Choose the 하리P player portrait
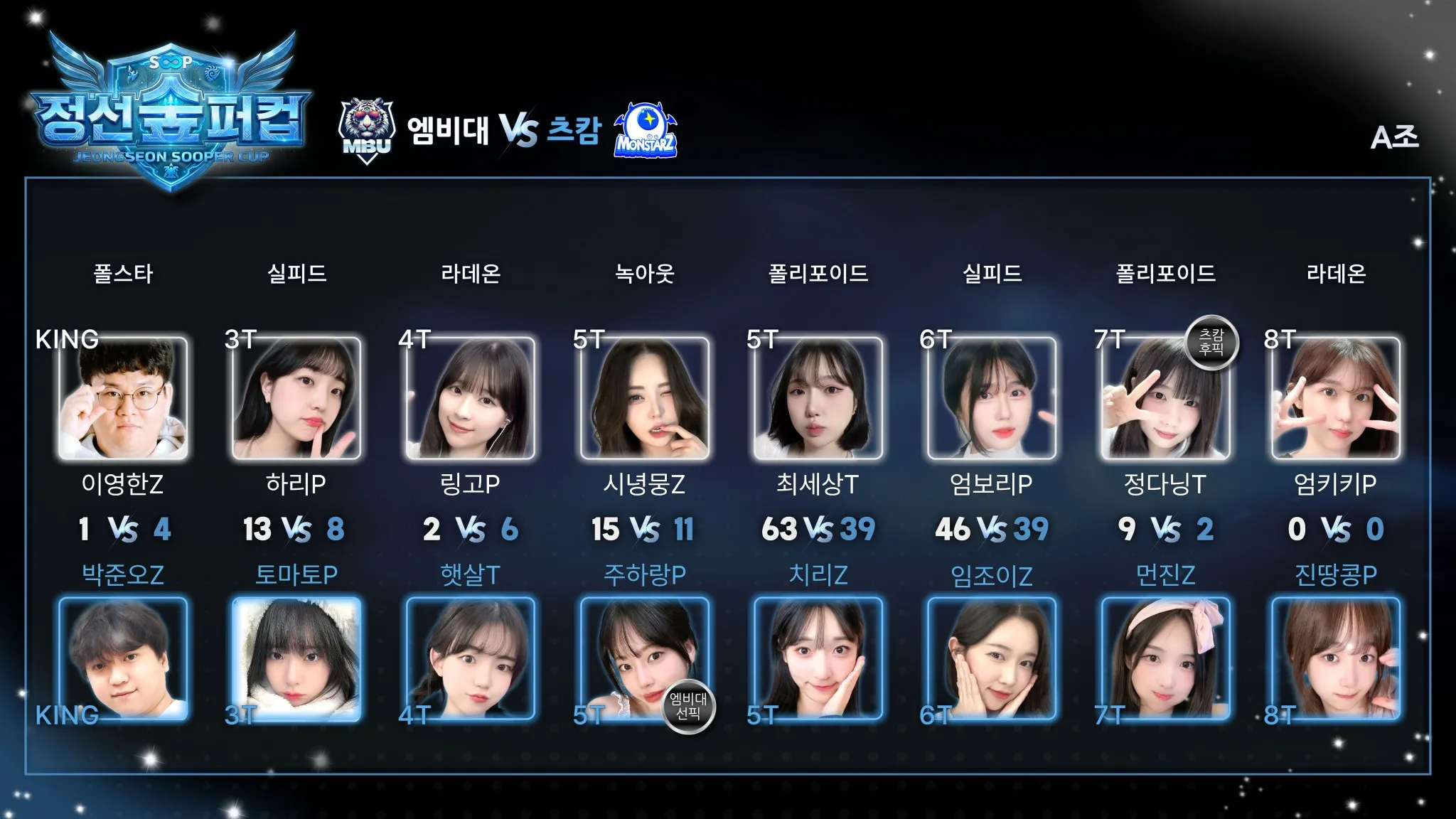The height and width of the screenshot is (819, 1456). [296, 398]
